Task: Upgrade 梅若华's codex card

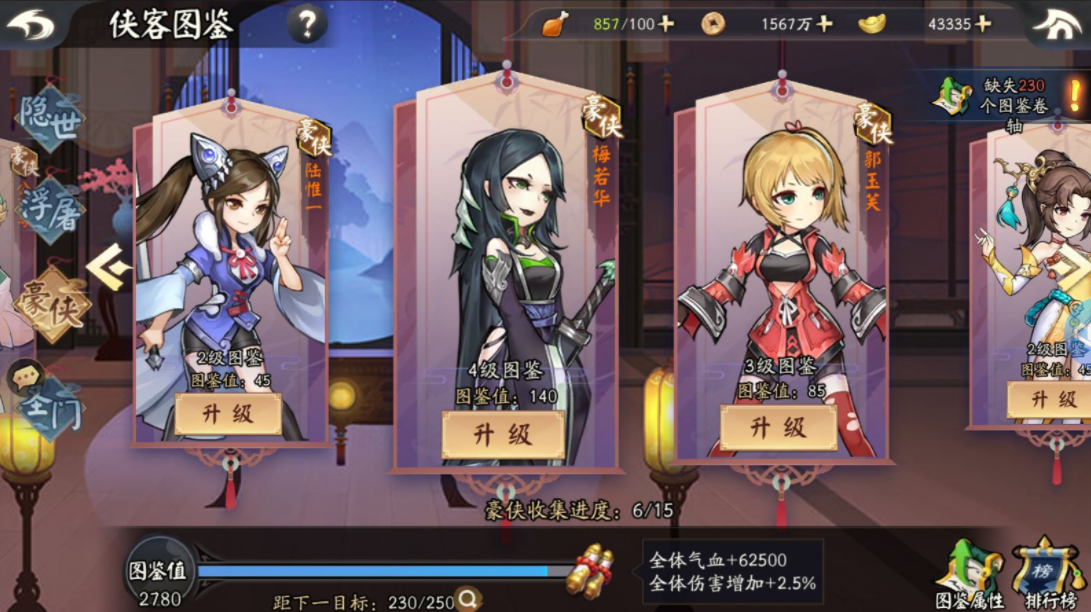Action: 503,435
